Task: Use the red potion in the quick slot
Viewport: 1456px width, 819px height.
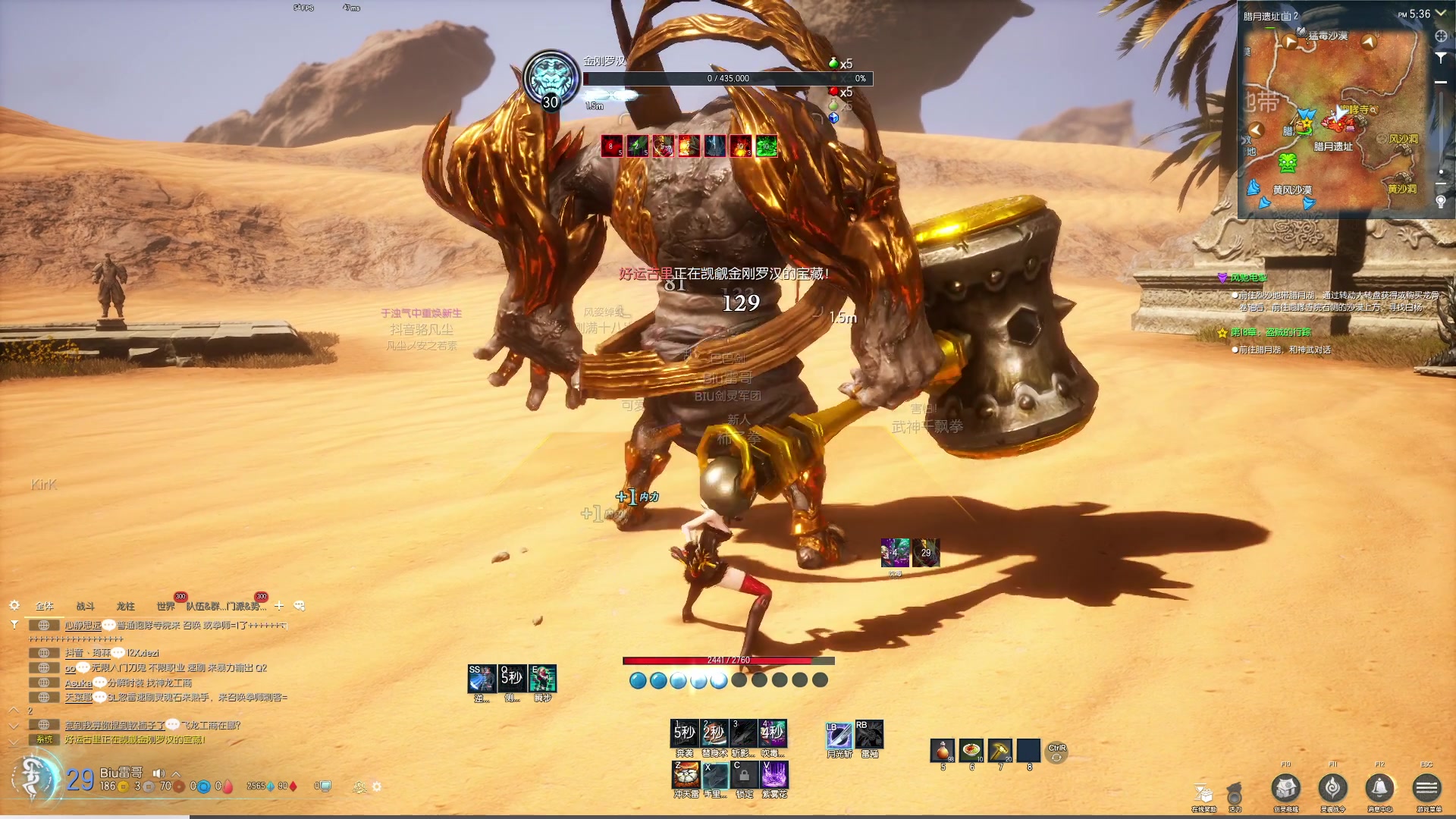Action: pos(943,750)
